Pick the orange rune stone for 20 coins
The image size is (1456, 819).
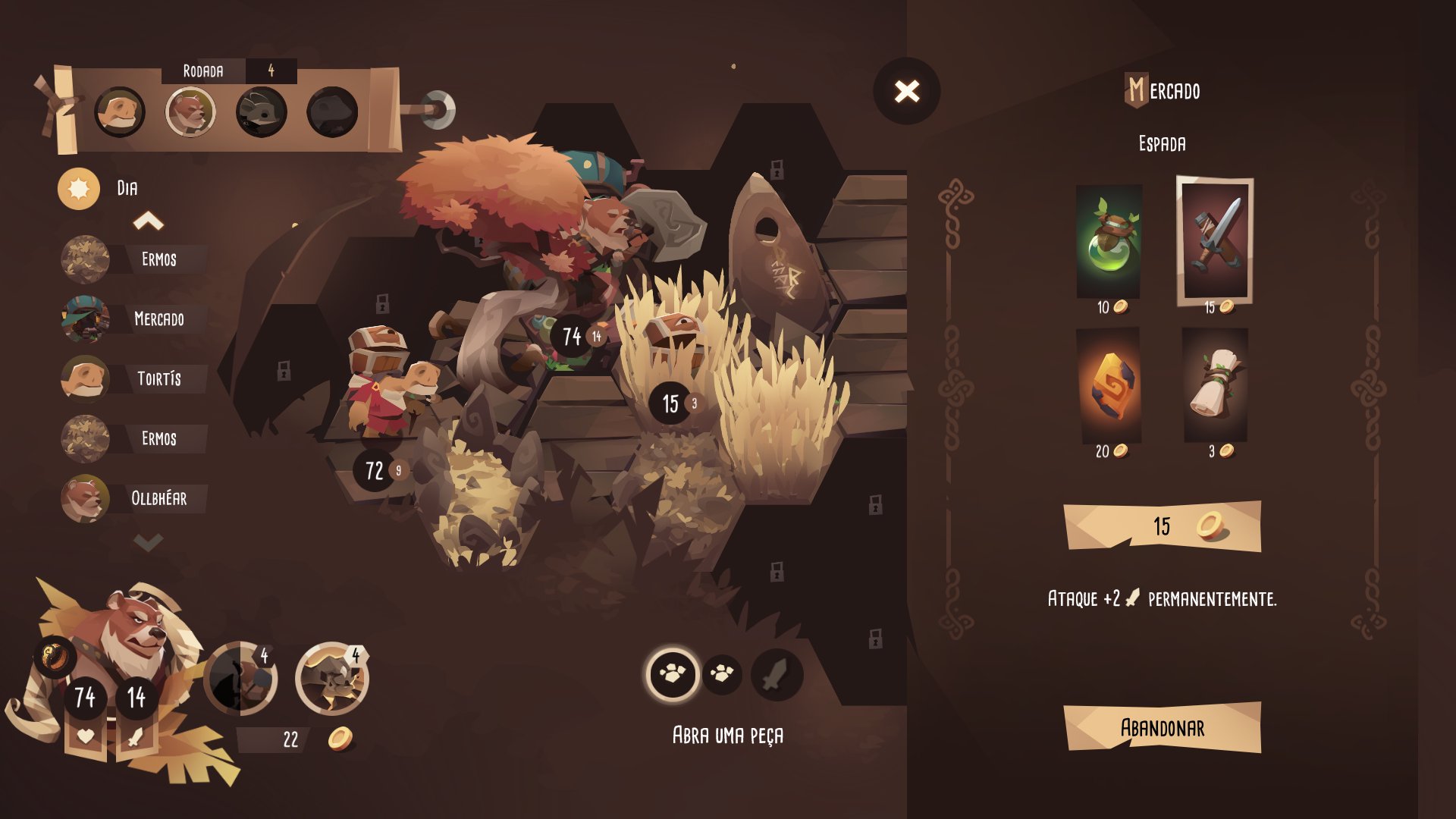pyautogui.click(x=1109, y=385)
